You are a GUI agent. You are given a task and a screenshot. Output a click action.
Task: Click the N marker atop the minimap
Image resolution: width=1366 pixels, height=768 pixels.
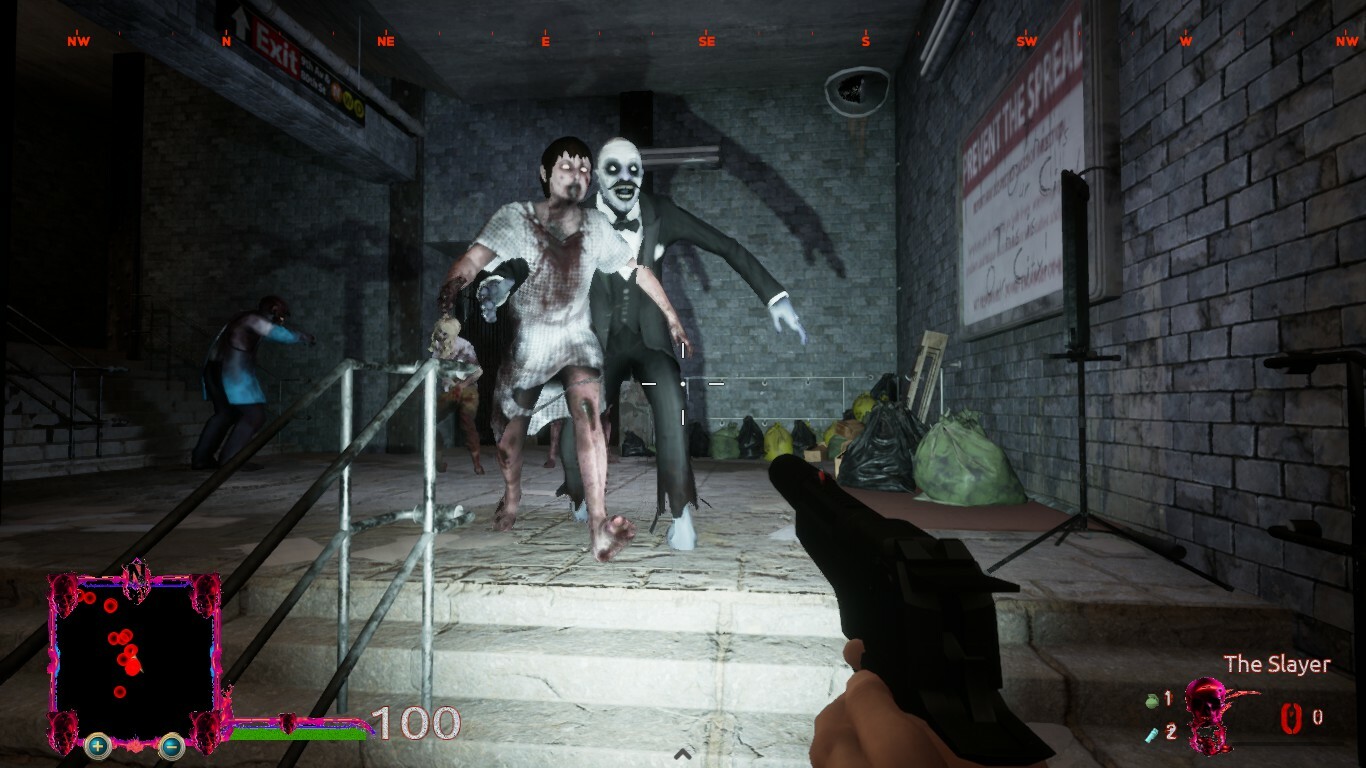136,572
